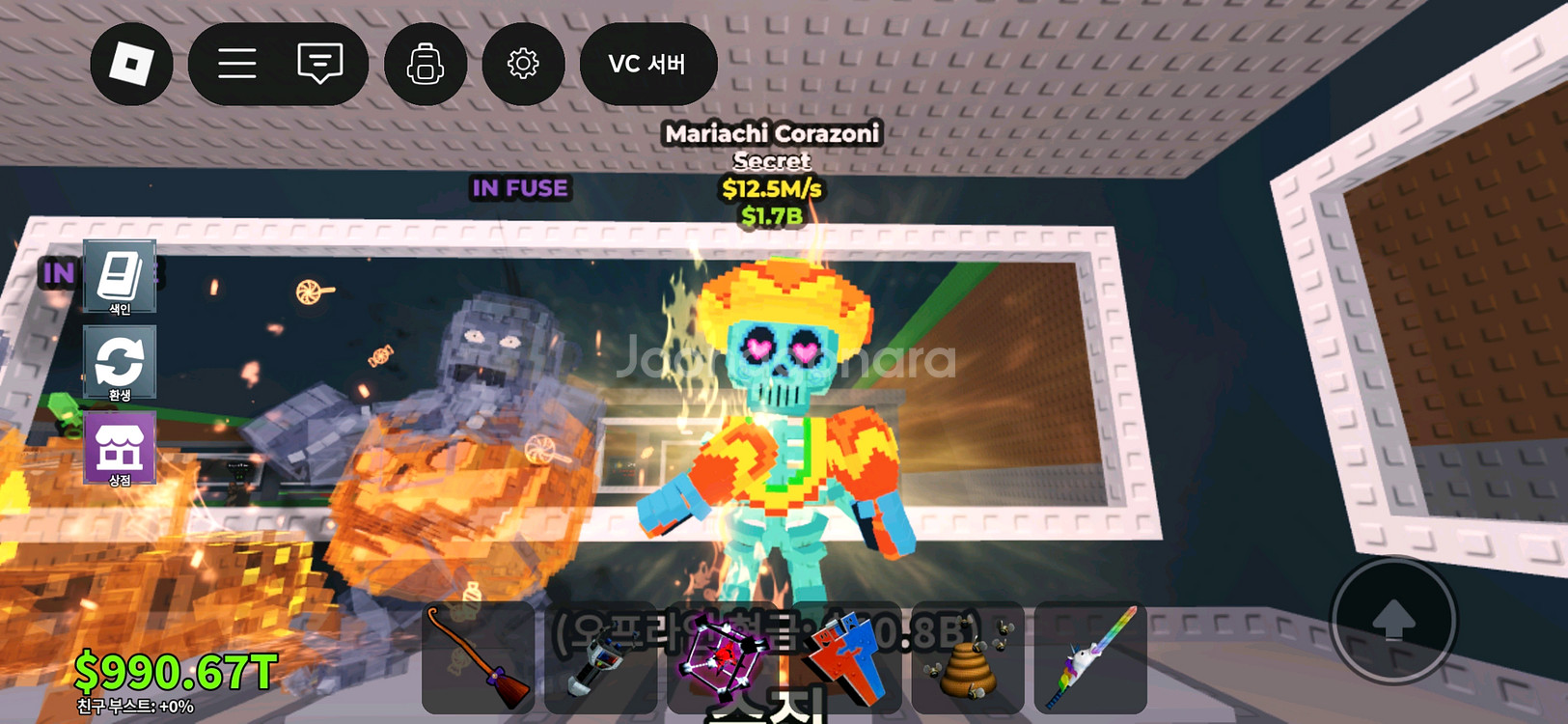1568x724 pixels.
Task: Equip the purple glowing cube item
Action: pyautogui.click(x=723, y=657)
